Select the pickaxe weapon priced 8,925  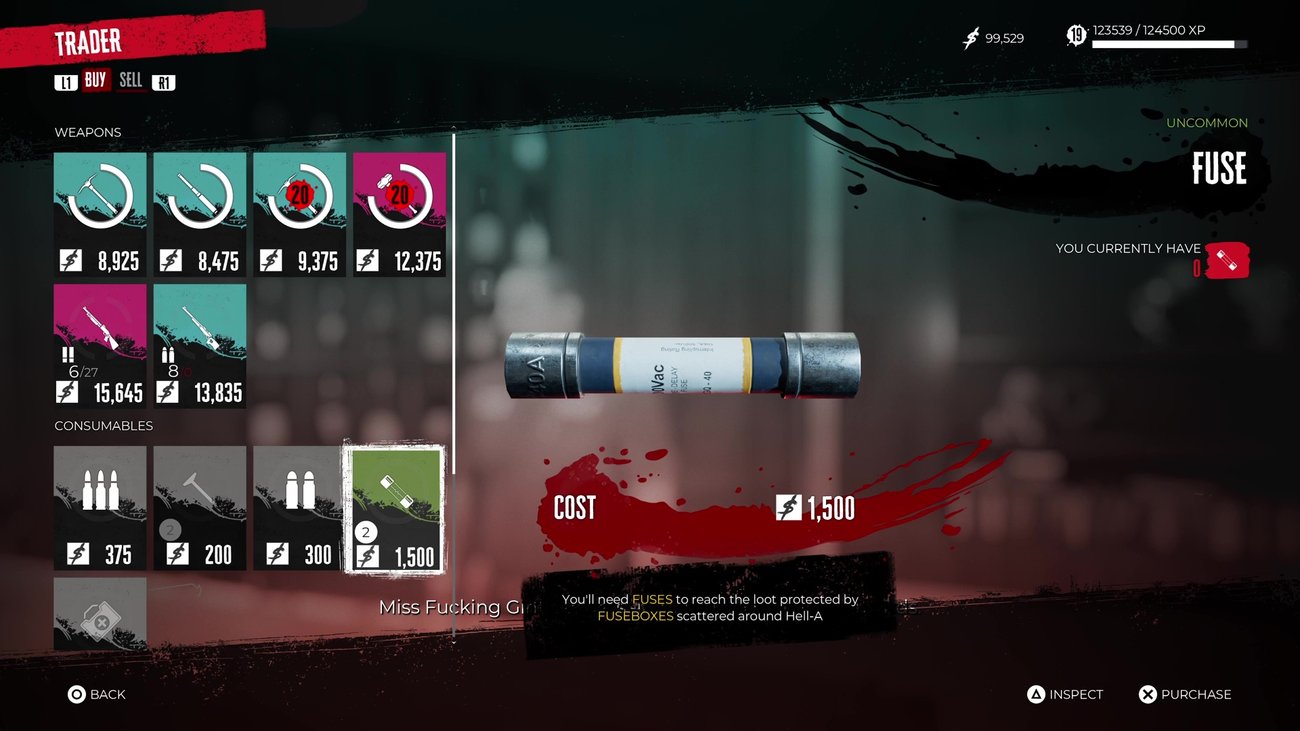coord(100,214)
